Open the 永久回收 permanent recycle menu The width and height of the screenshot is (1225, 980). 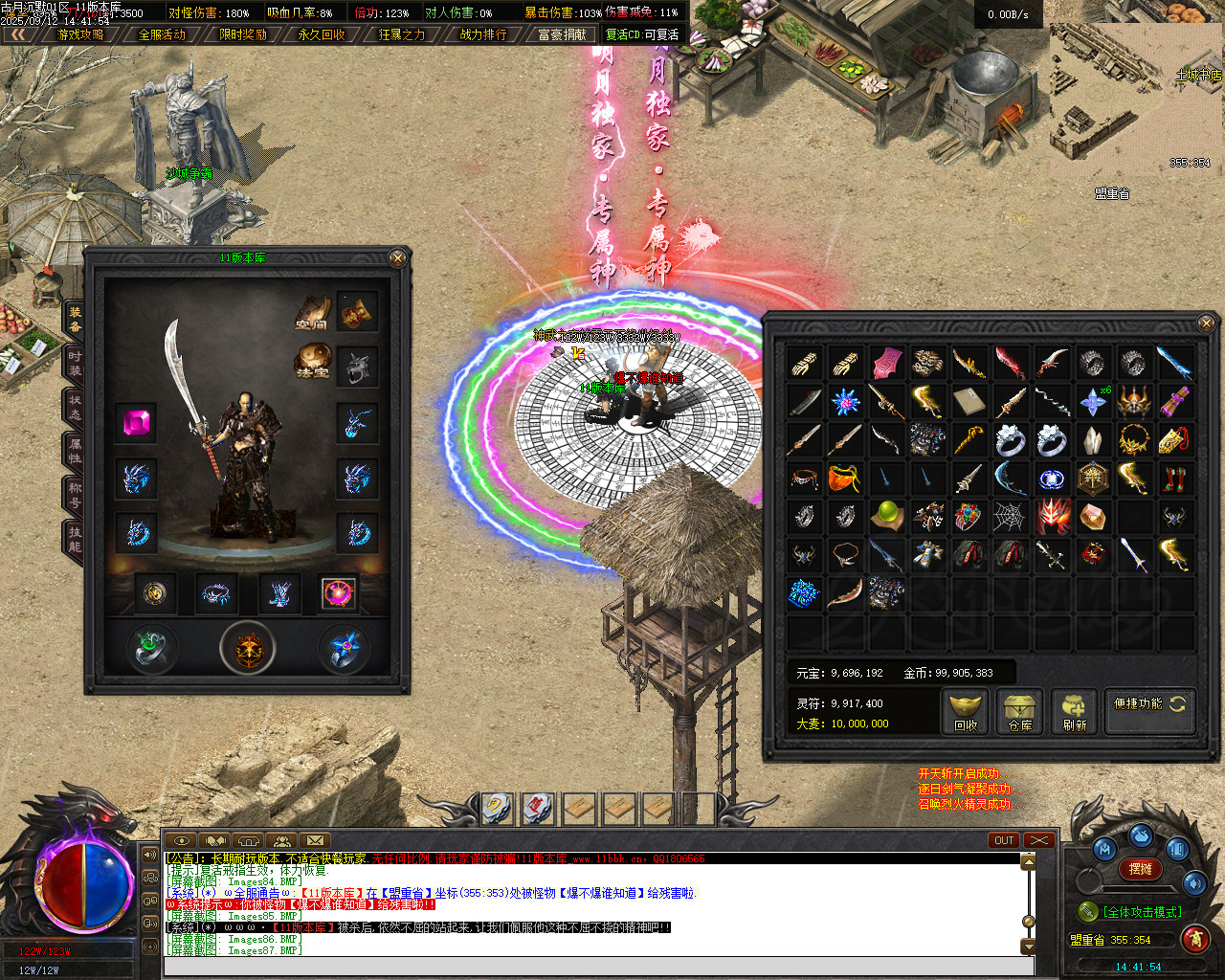322,34
